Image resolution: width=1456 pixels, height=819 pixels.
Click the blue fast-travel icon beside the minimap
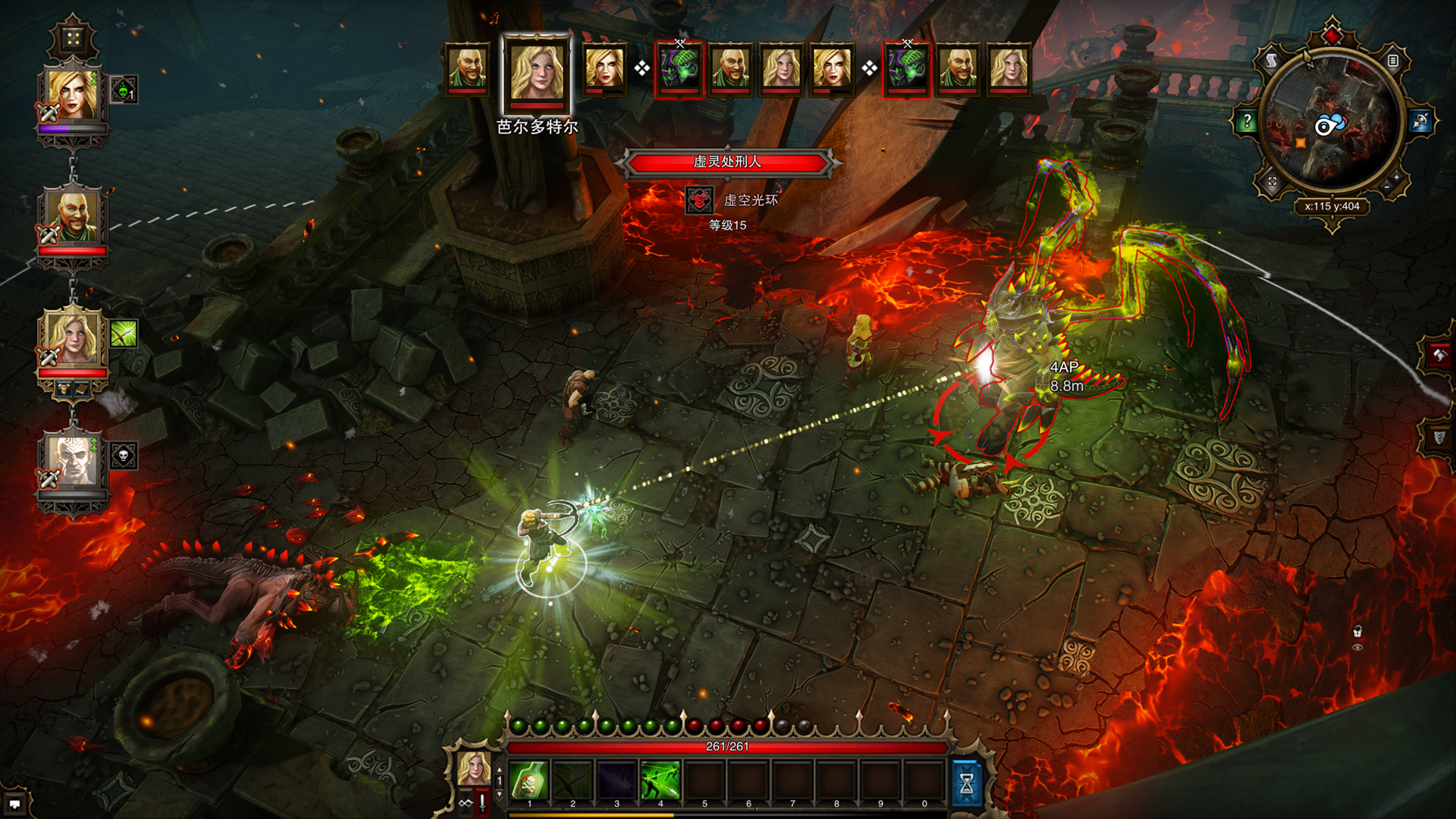(1420, 121)
